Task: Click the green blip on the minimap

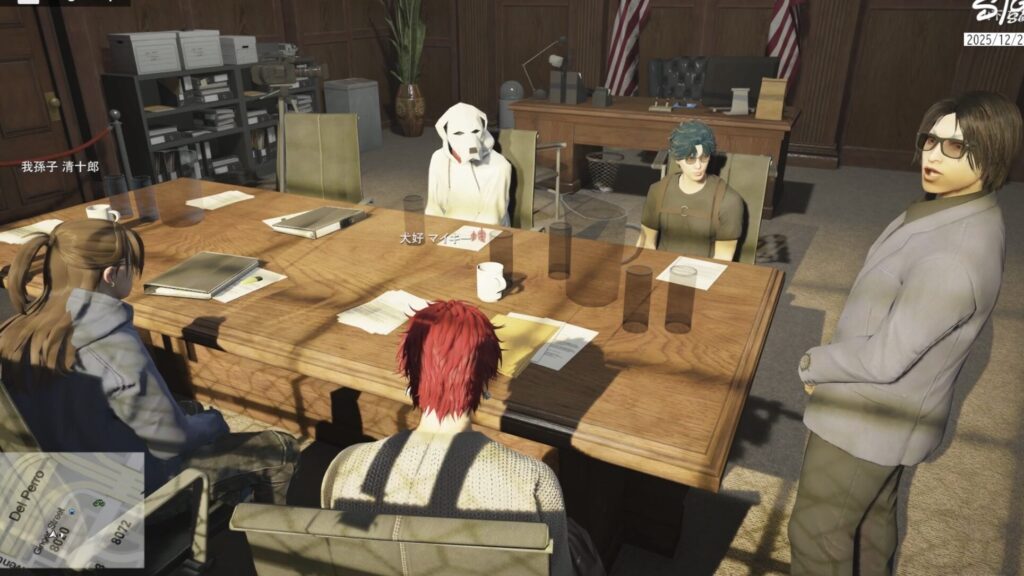Action: coord(99,503)
